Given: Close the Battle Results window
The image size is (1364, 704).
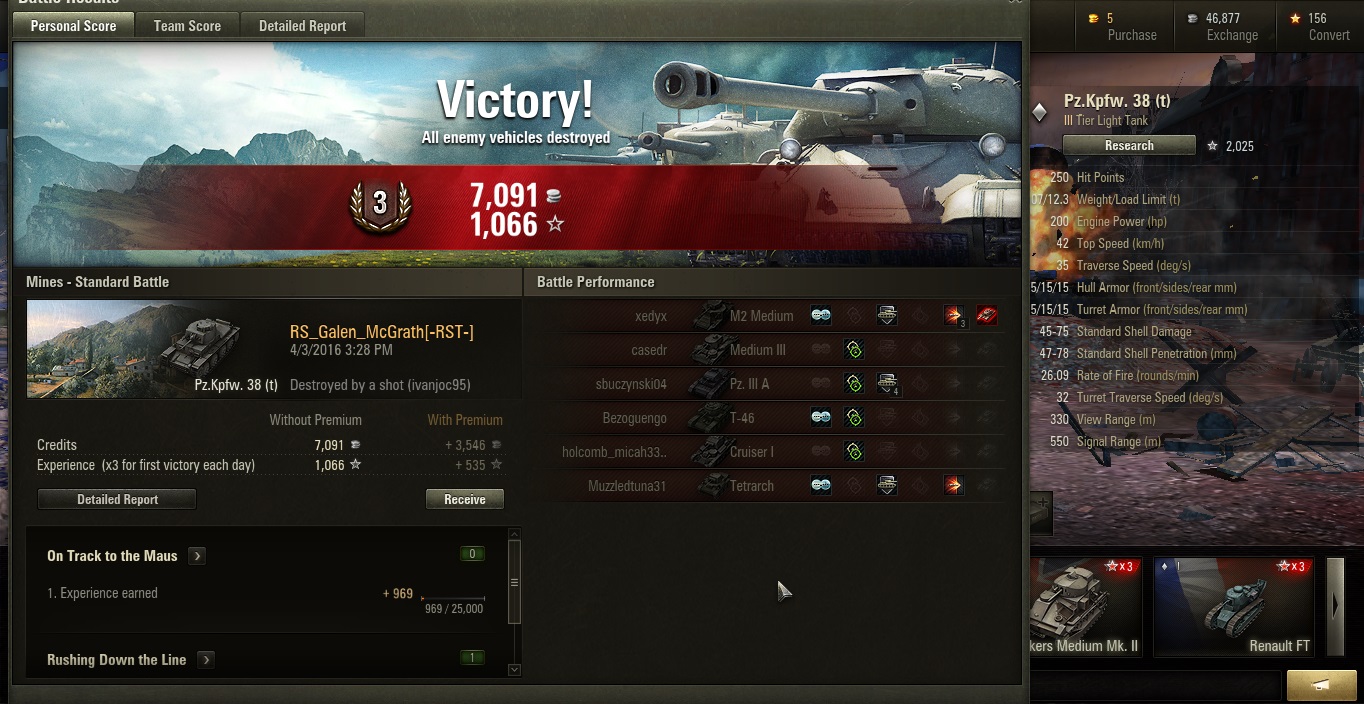Looking at the screenshot, I should [1015, 3].
